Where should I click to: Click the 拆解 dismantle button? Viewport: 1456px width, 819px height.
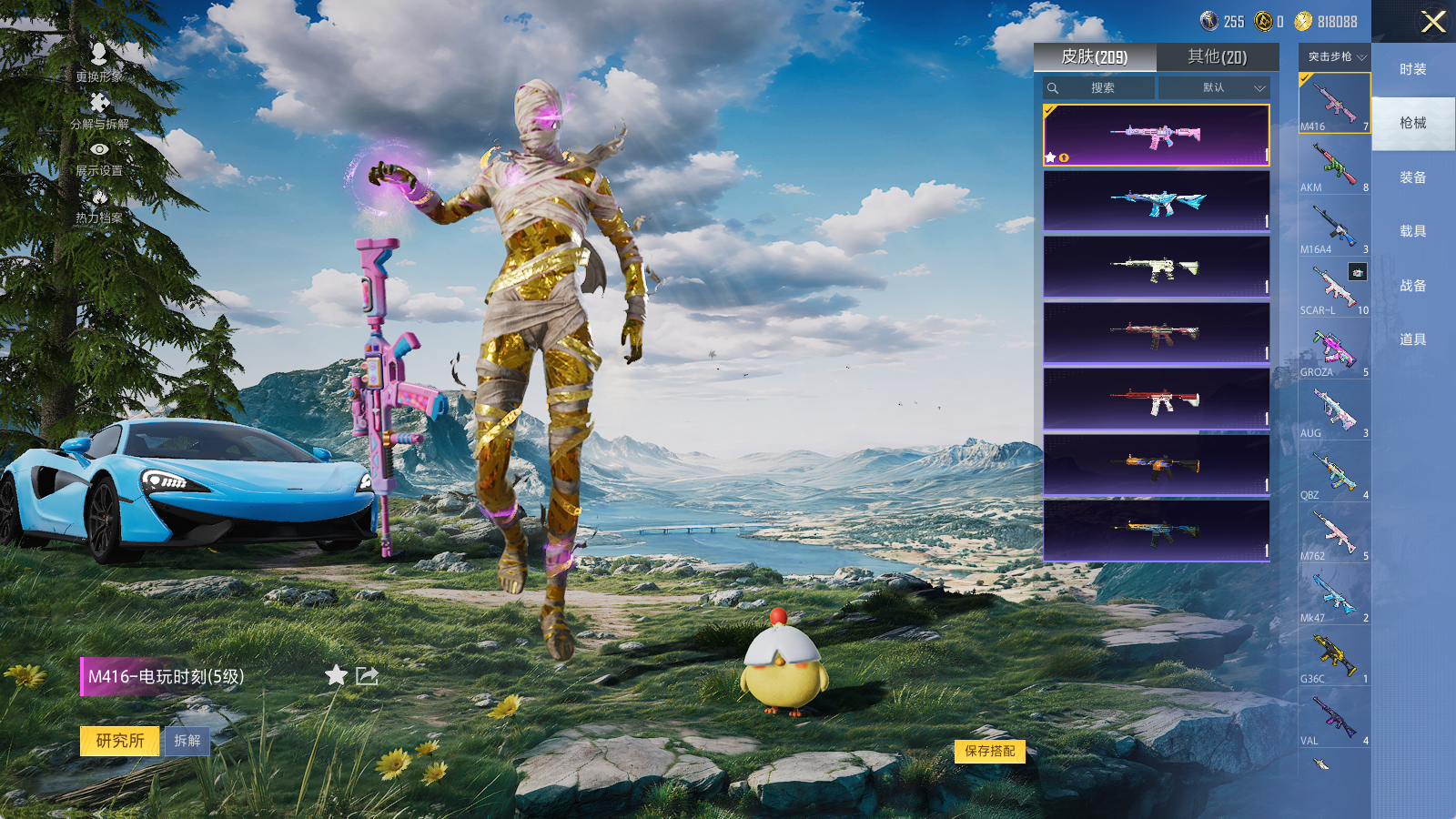coord(187,741)
